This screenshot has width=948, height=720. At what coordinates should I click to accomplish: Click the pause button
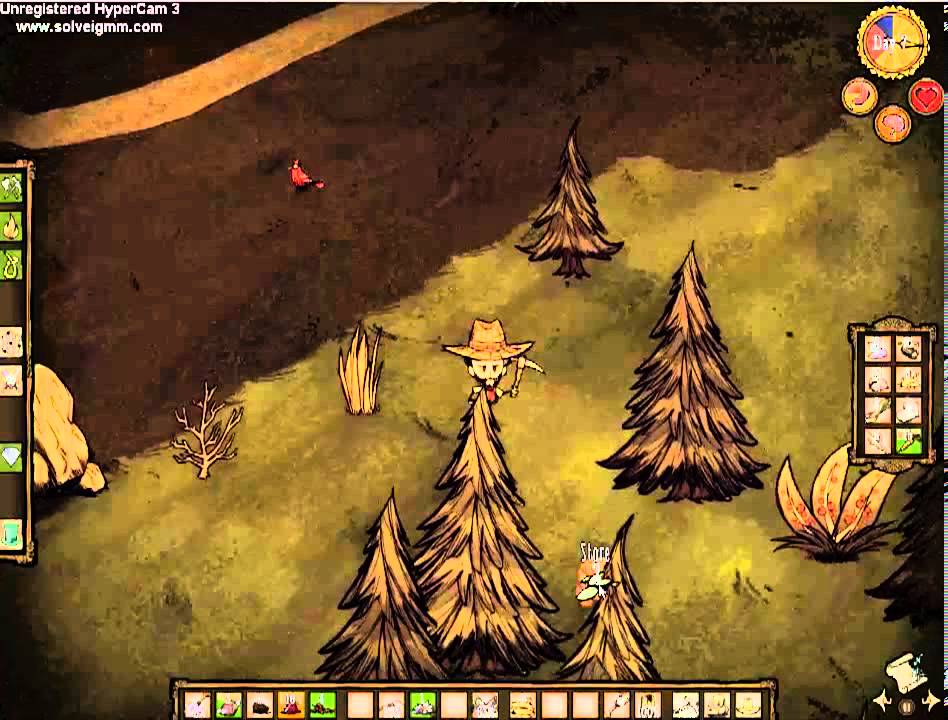click(x=906, y=706)
